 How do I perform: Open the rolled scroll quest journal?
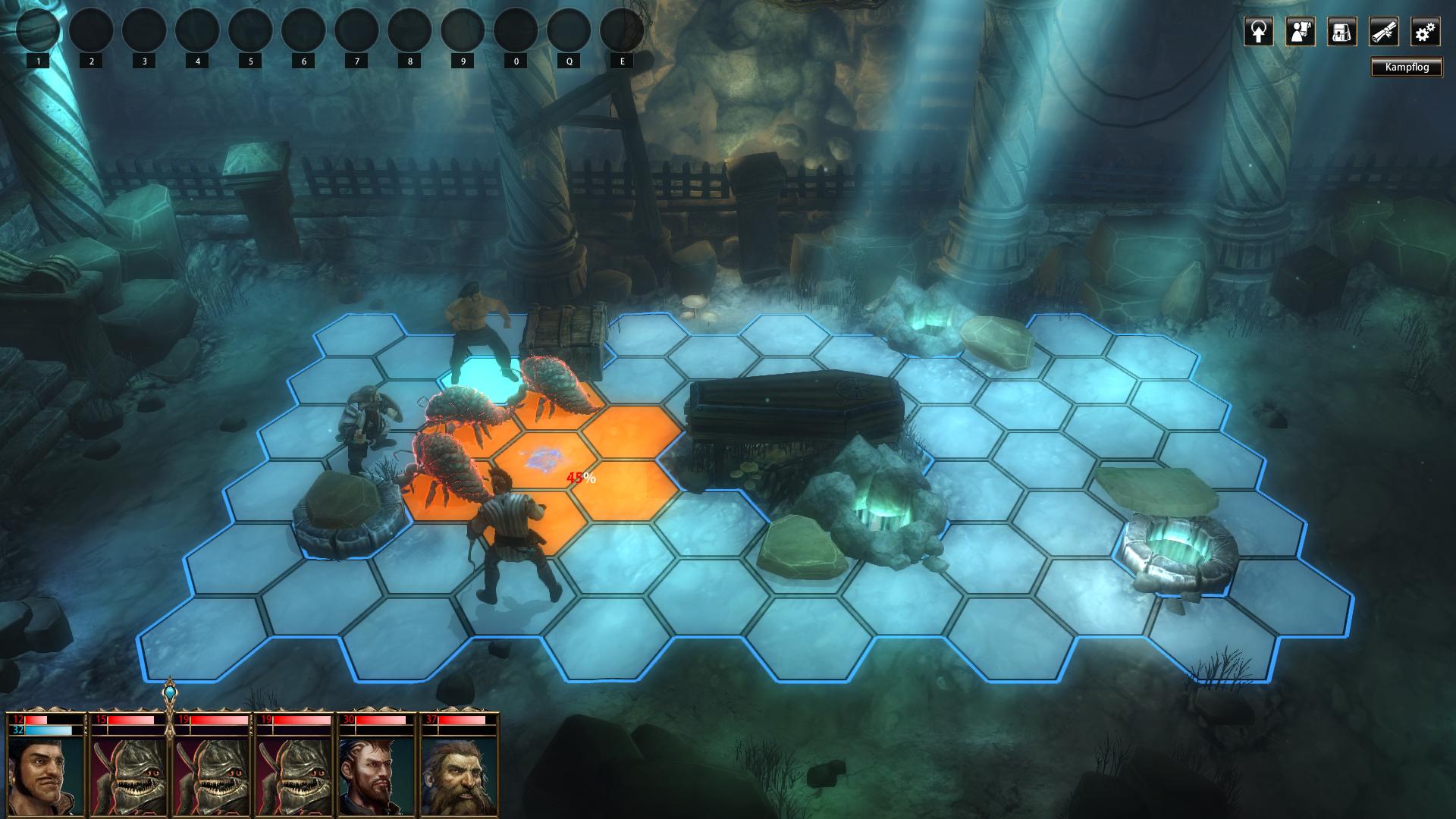coord(1383,32)
